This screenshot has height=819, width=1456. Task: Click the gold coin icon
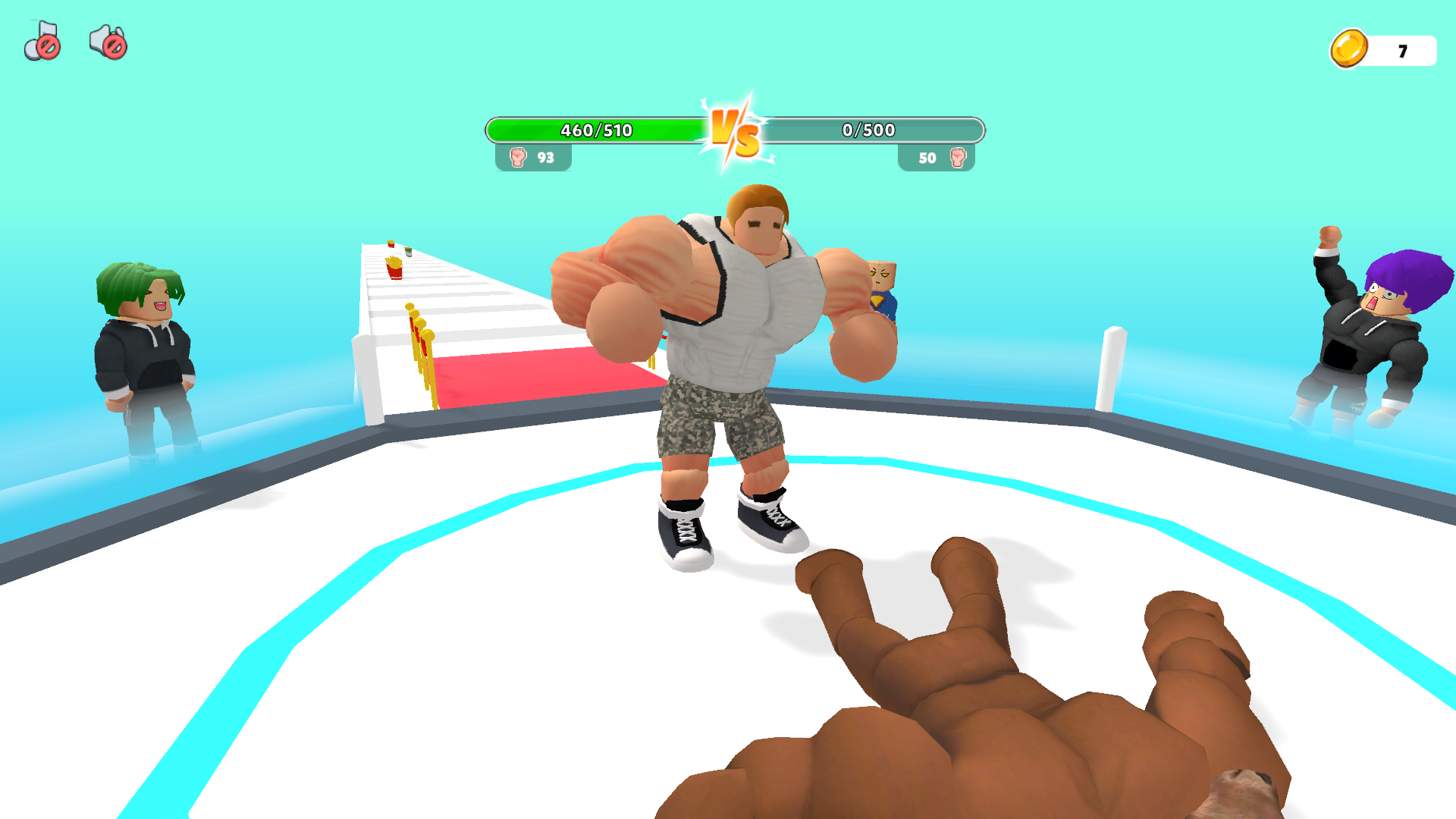tap(1349, 49)
